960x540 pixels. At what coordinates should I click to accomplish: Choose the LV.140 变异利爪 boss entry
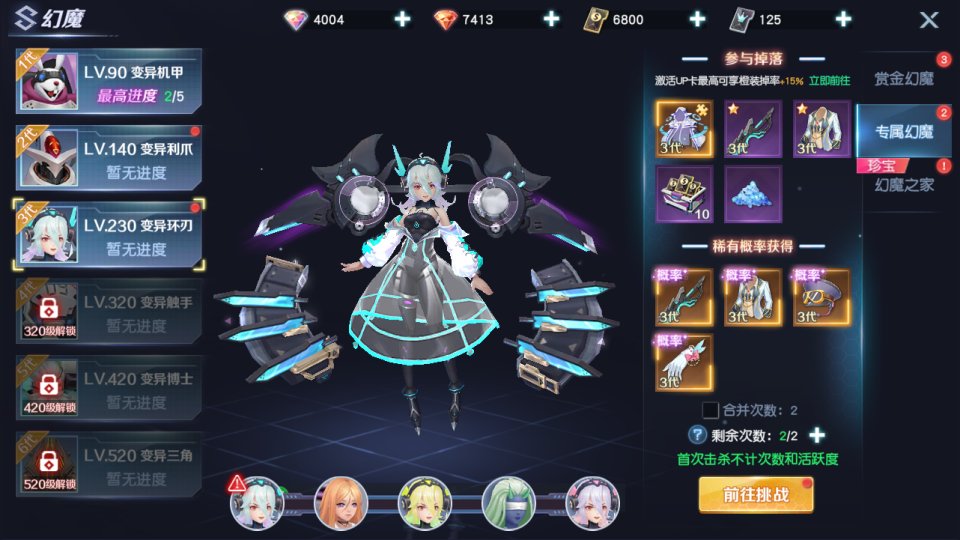(108, 159)
